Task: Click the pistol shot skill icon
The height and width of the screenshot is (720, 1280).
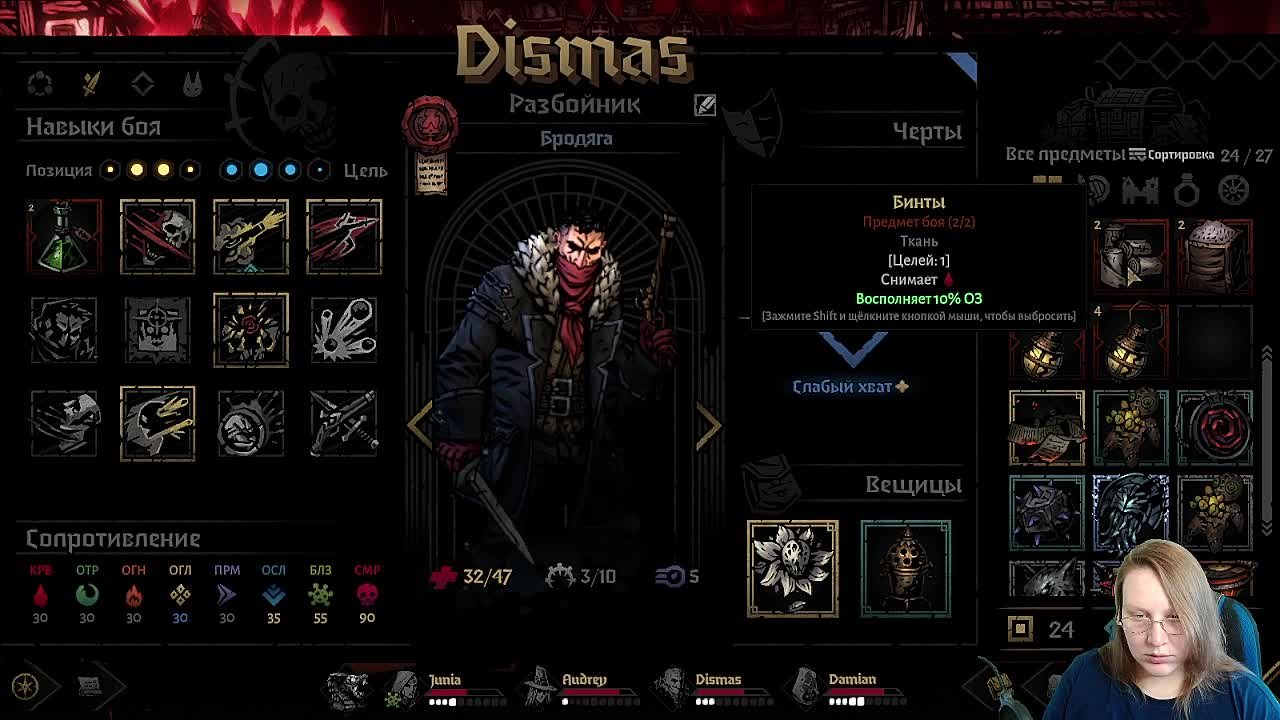Action: (250, 237)
